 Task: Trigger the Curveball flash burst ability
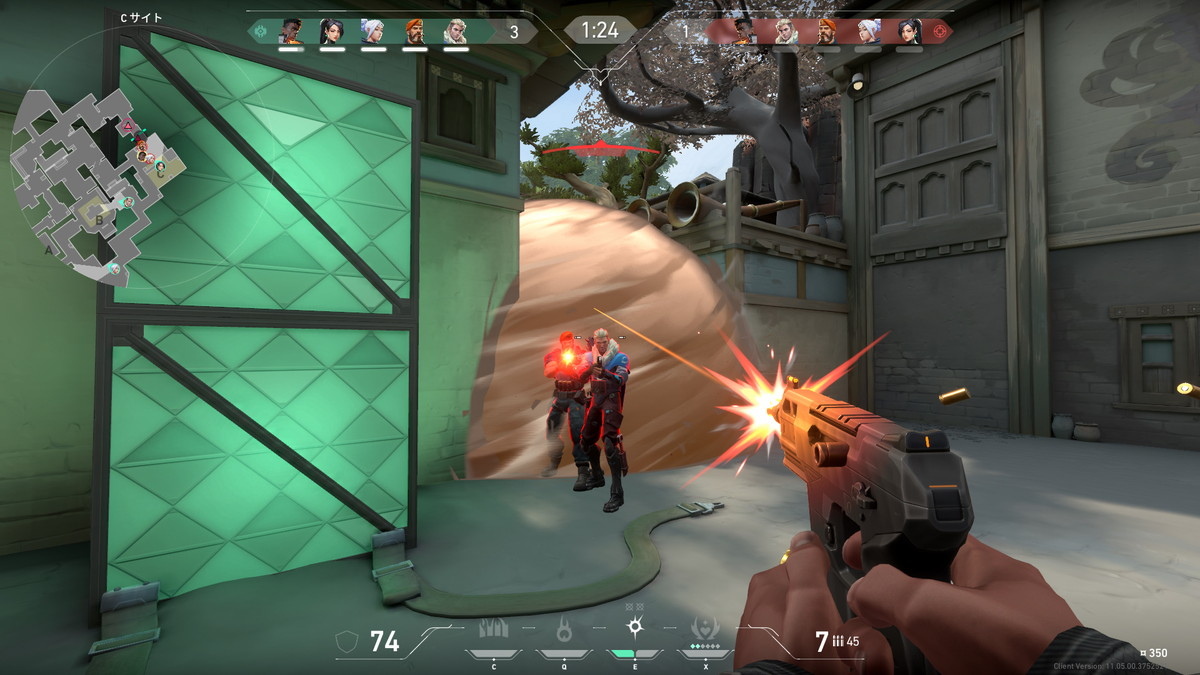click(635, 628)
